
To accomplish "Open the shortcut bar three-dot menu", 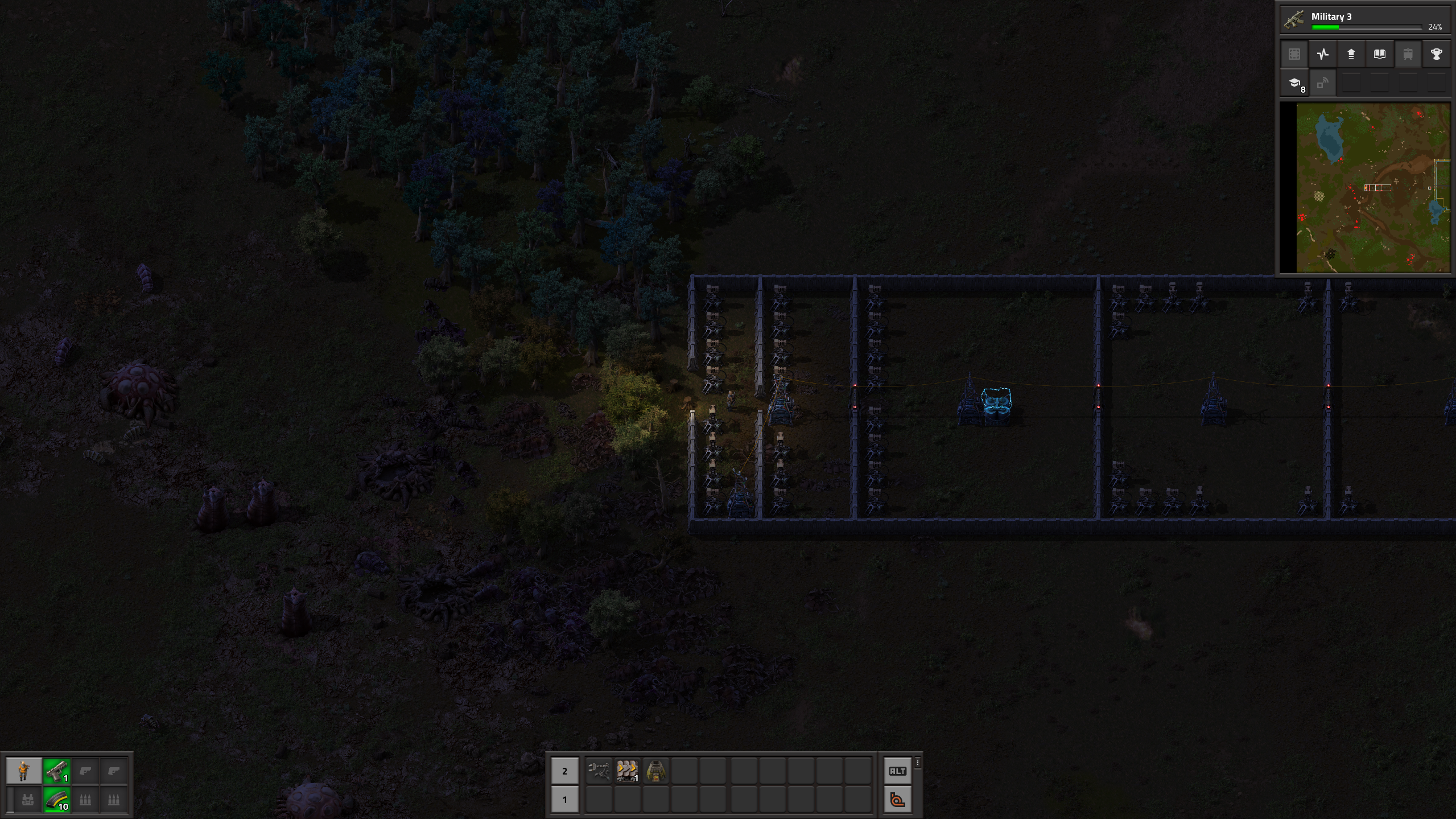I will point(918,763).
